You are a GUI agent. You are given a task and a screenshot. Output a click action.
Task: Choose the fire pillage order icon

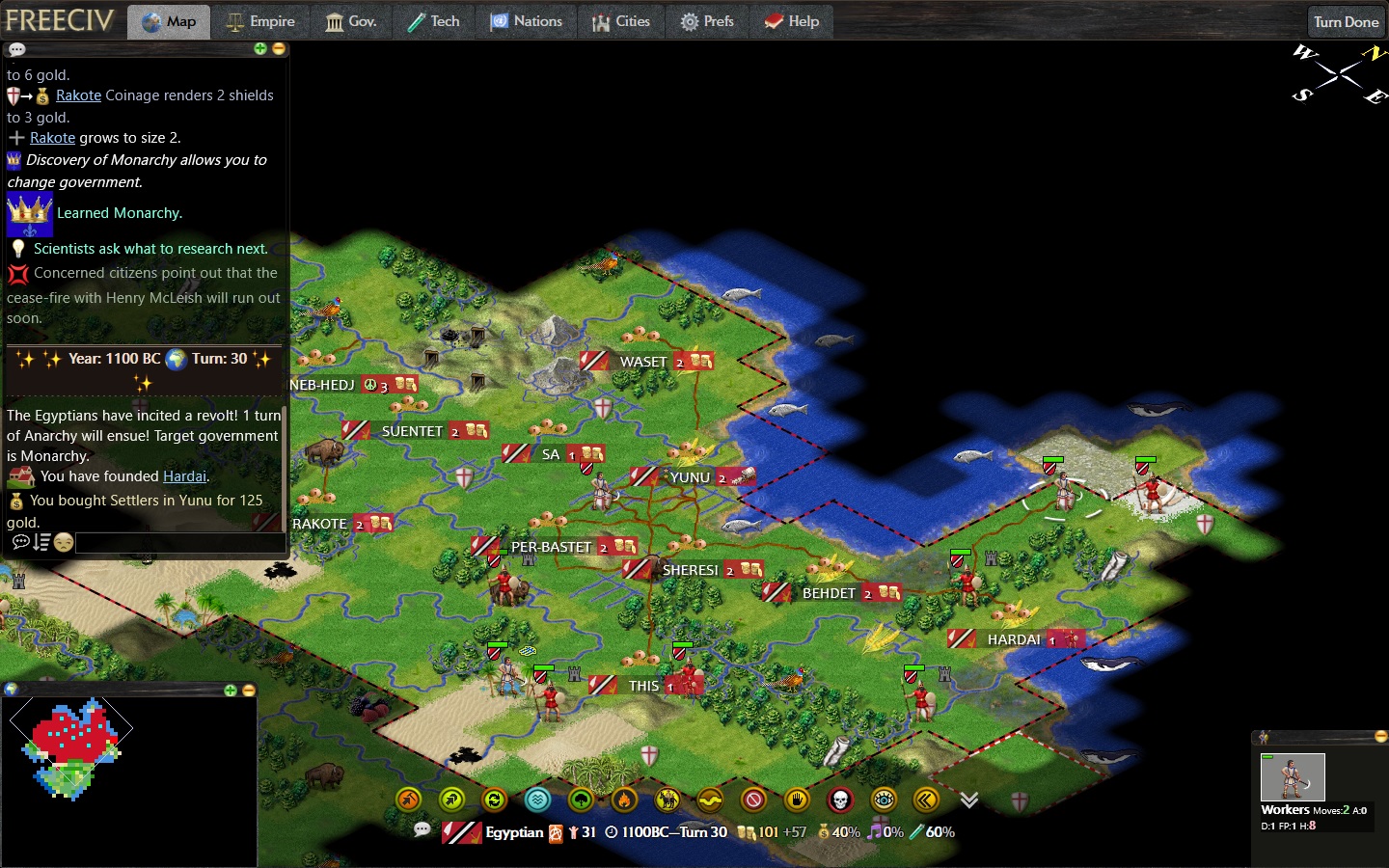pos(624,800)
